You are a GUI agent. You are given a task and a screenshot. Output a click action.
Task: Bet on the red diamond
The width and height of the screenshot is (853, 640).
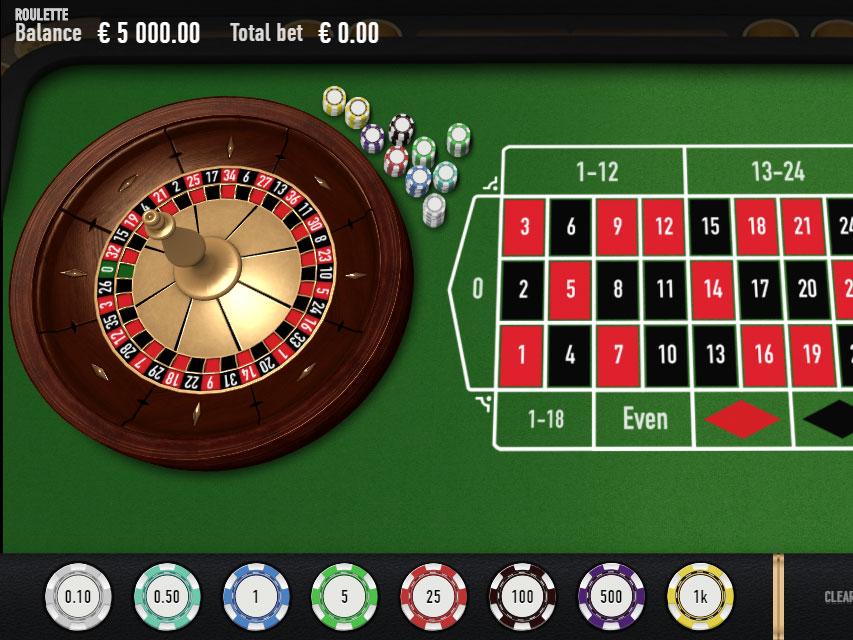tap(742, 420)
